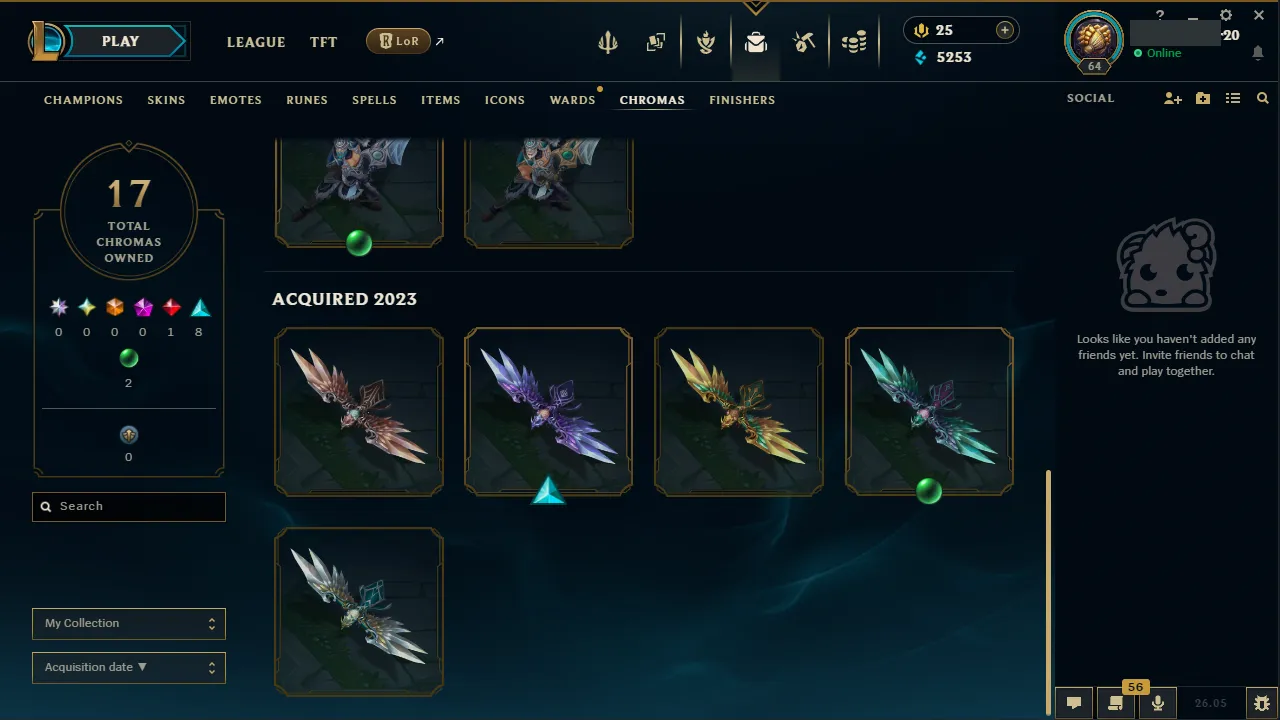Click the trident icon in top navigation
This screenshot has height=720, width=1280.
[608, 42]
